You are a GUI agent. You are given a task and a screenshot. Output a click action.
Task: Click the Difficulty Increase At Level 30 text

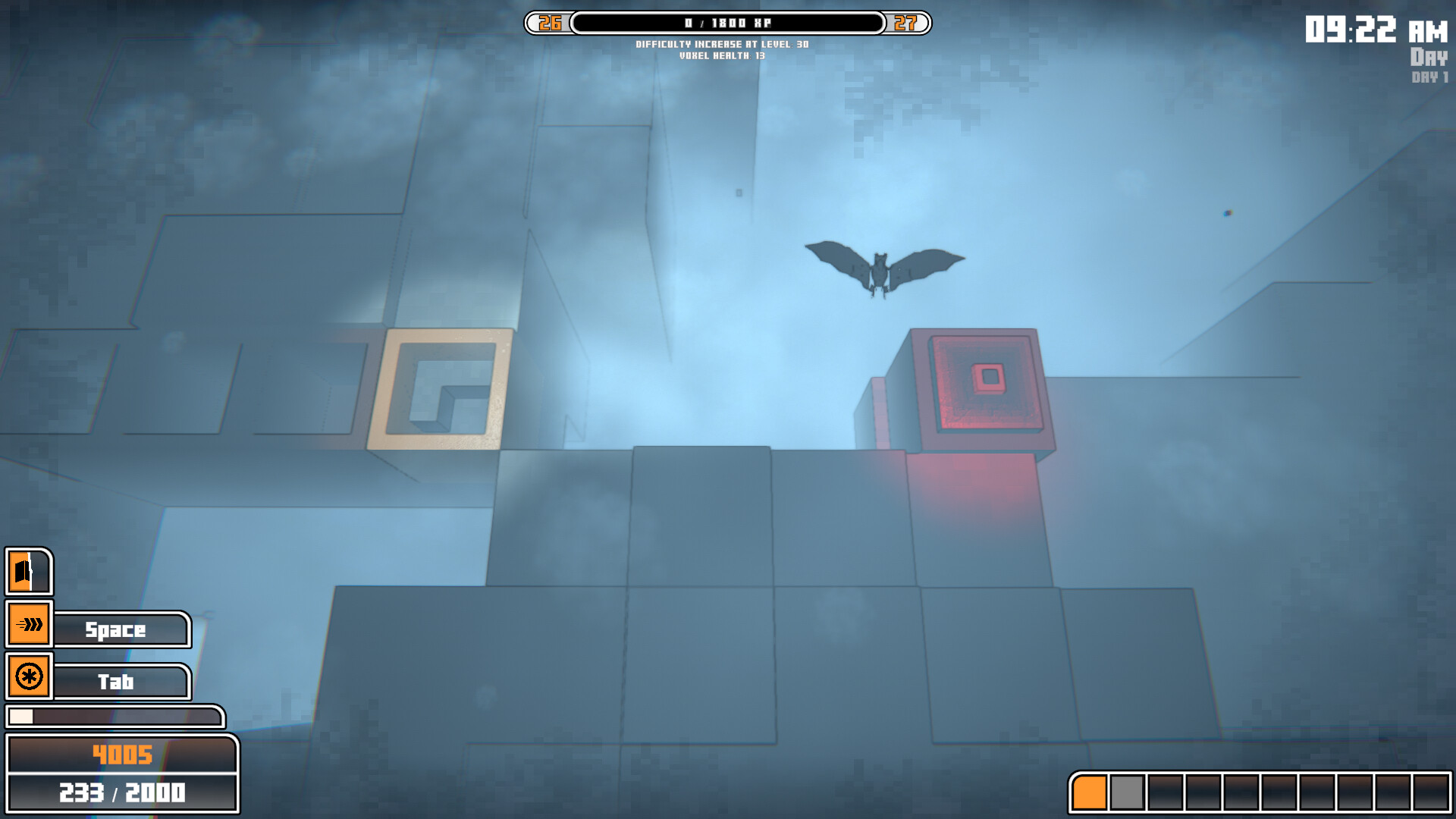pyautogui.click(x=723, y=44)
